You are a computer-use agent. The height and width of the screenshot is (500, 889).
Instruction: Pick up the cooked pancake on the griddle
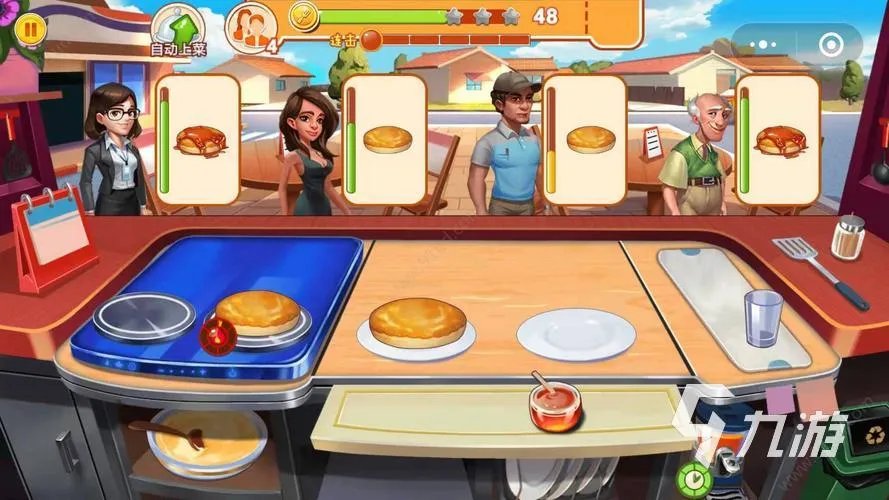[x=257, y=312]
